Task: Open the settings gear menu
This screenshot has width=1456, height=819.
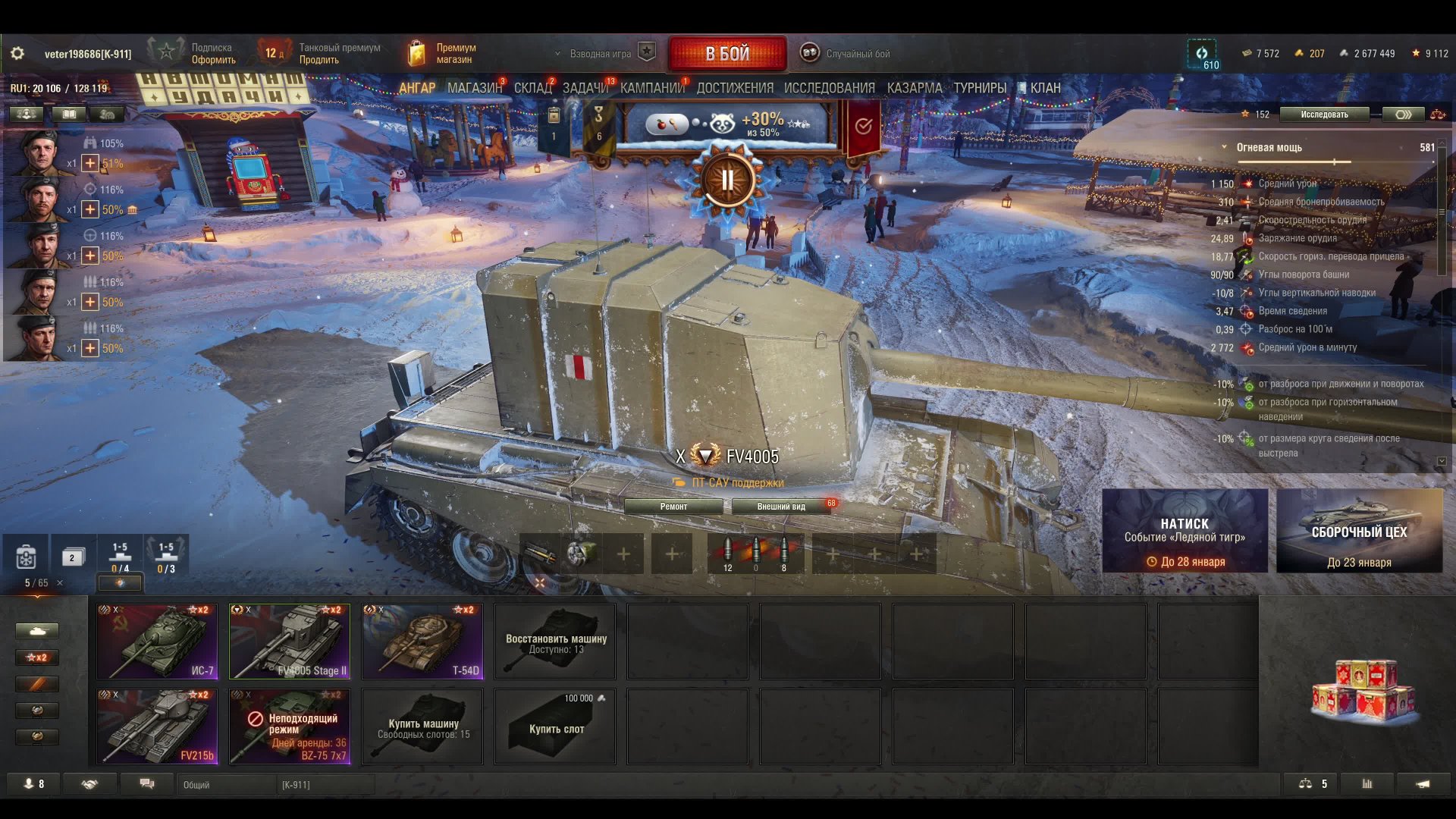Action: [x=17, y=54]
